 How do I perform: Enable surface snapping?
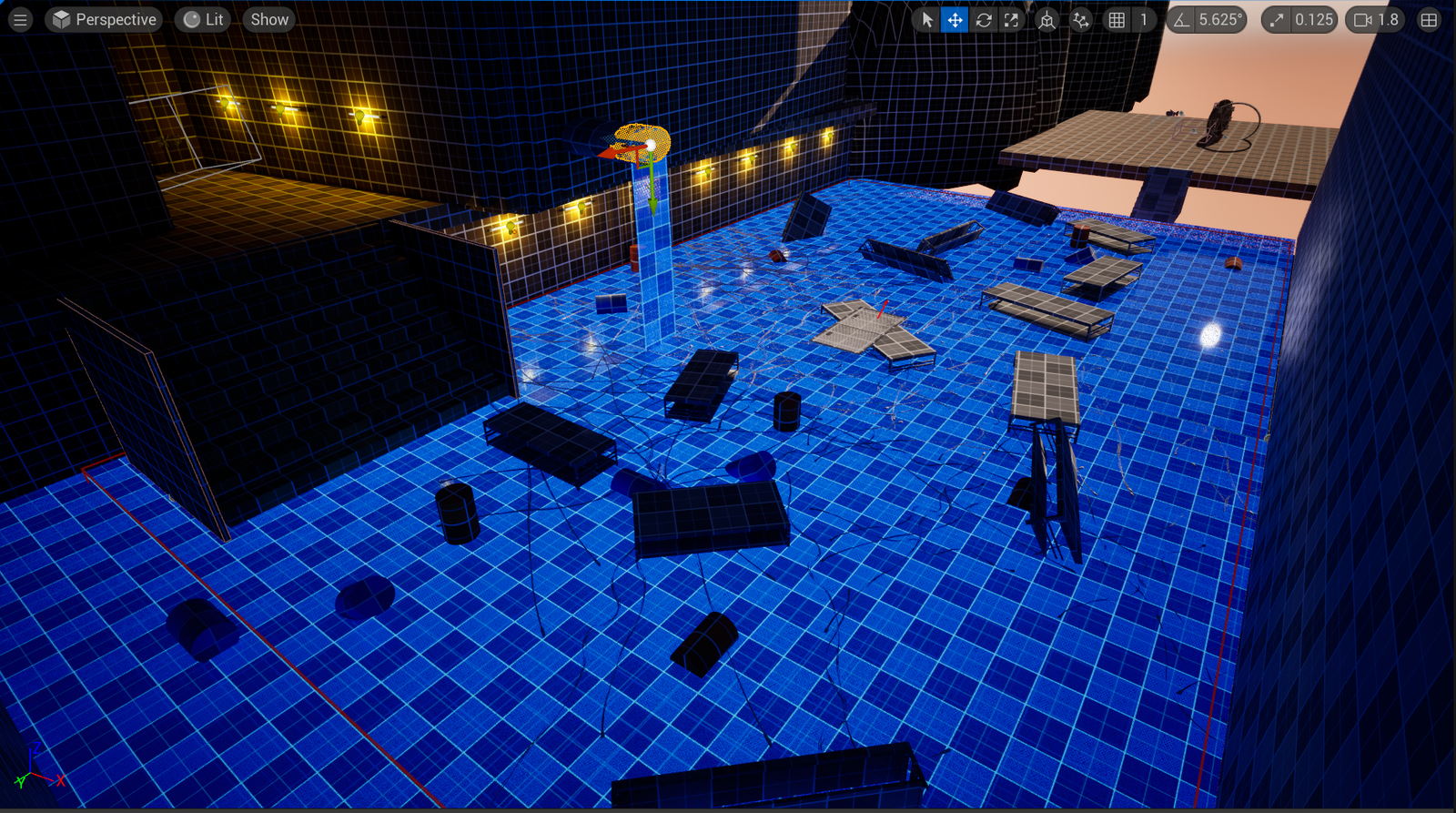[x=1080, y=19]
